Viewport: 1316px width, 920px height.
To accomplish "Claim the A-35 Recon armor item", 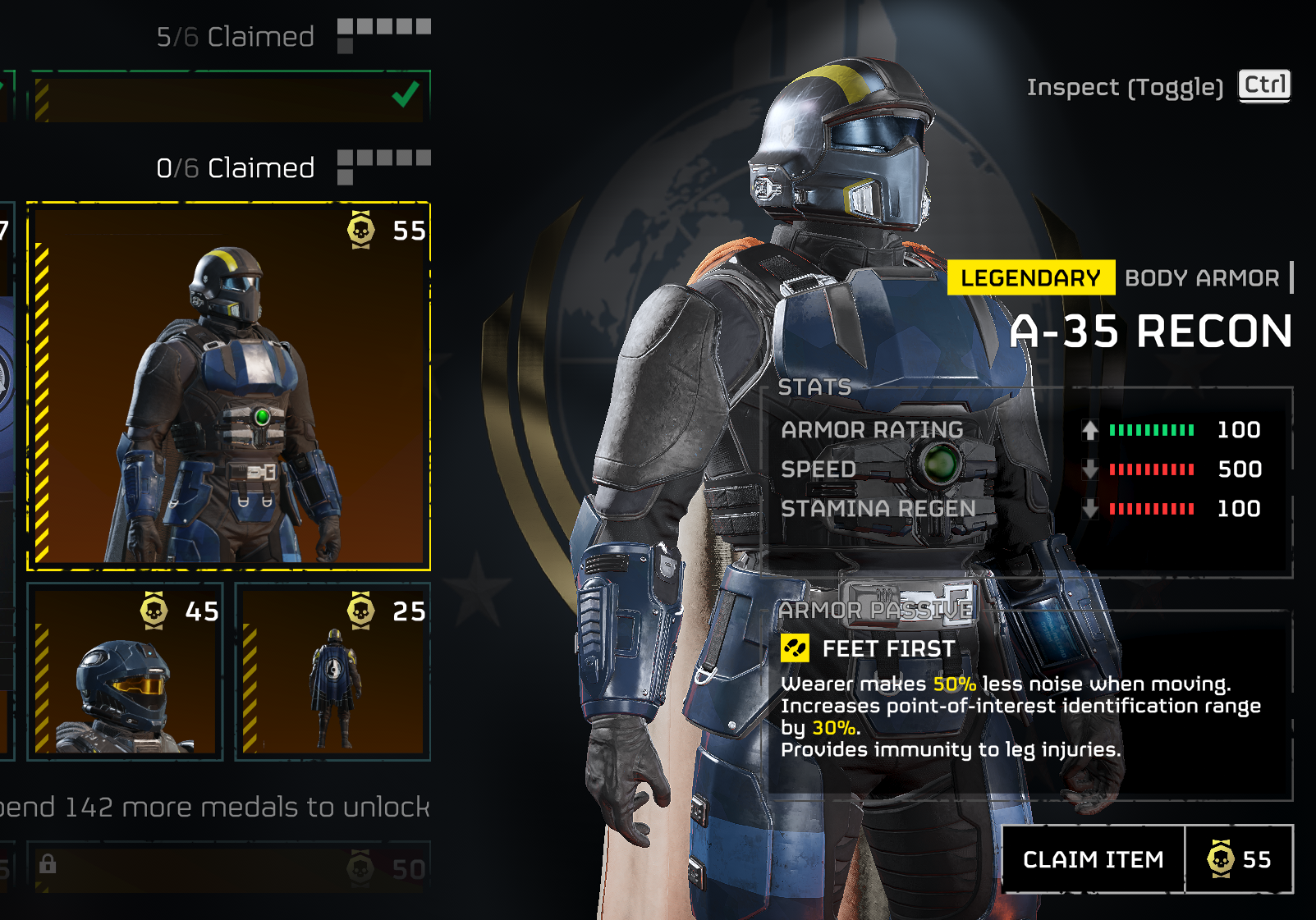I will (1094, 859).
